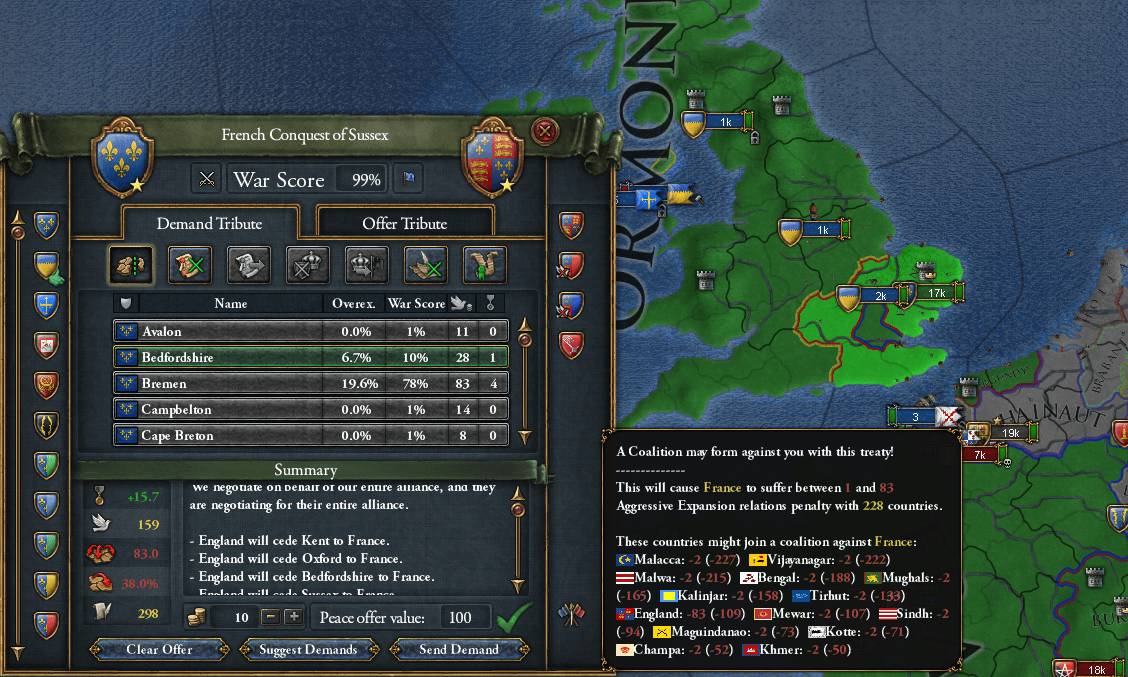Close the peace negotiation window
The height and width of the screenshot is (677, 1128).
[x=544, y=131]
